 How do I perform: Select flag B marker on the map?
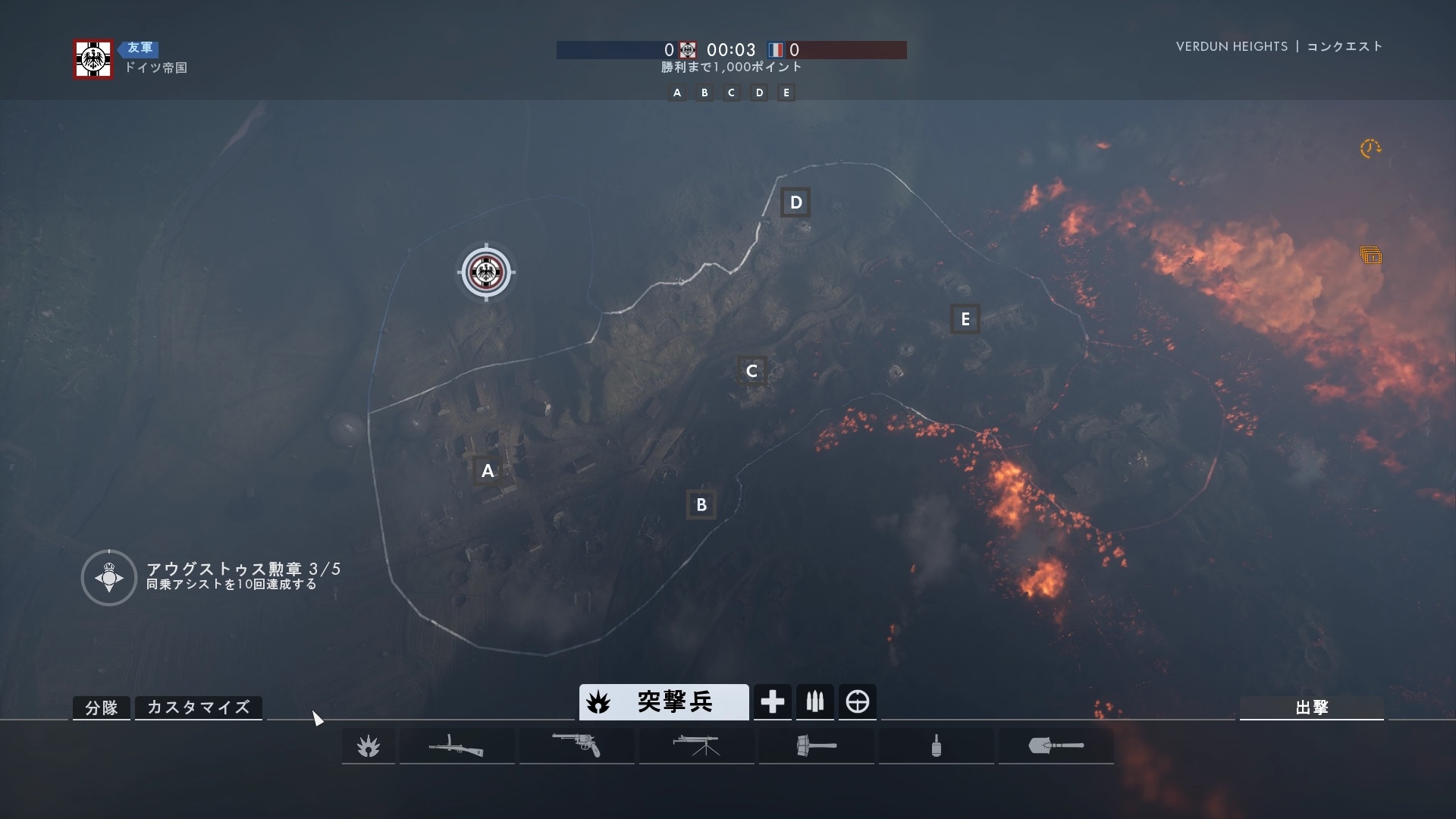click(x=701, y=505)
